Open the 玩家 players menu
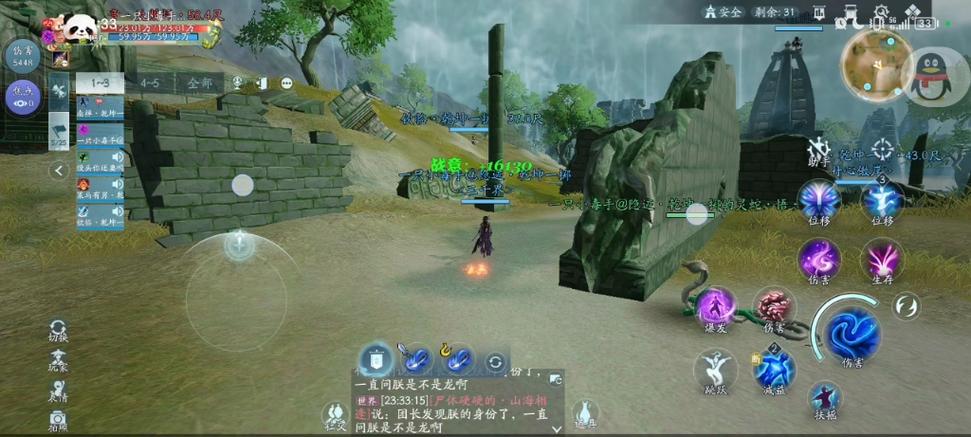971x437 pixels. pyautogui.click(x=59, y=360)
